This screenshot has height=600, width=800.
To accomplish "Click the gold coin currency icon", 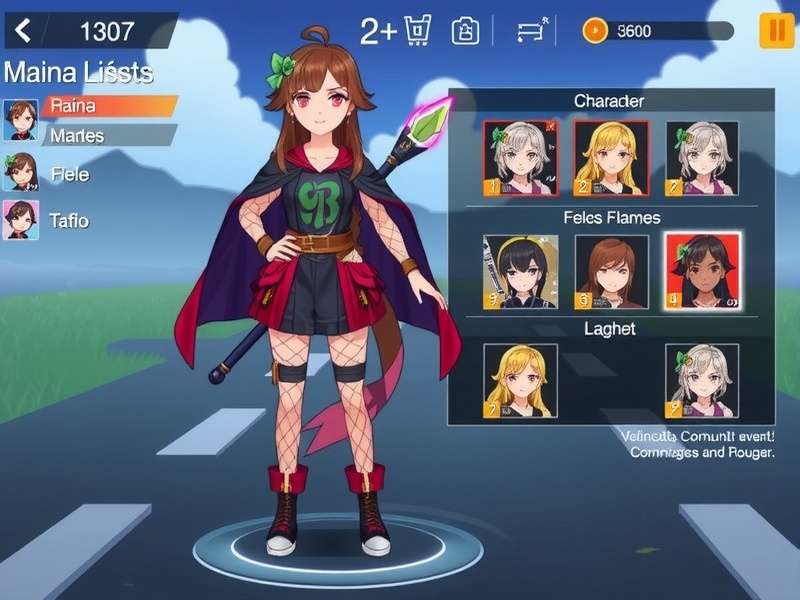I will (595, 31).
